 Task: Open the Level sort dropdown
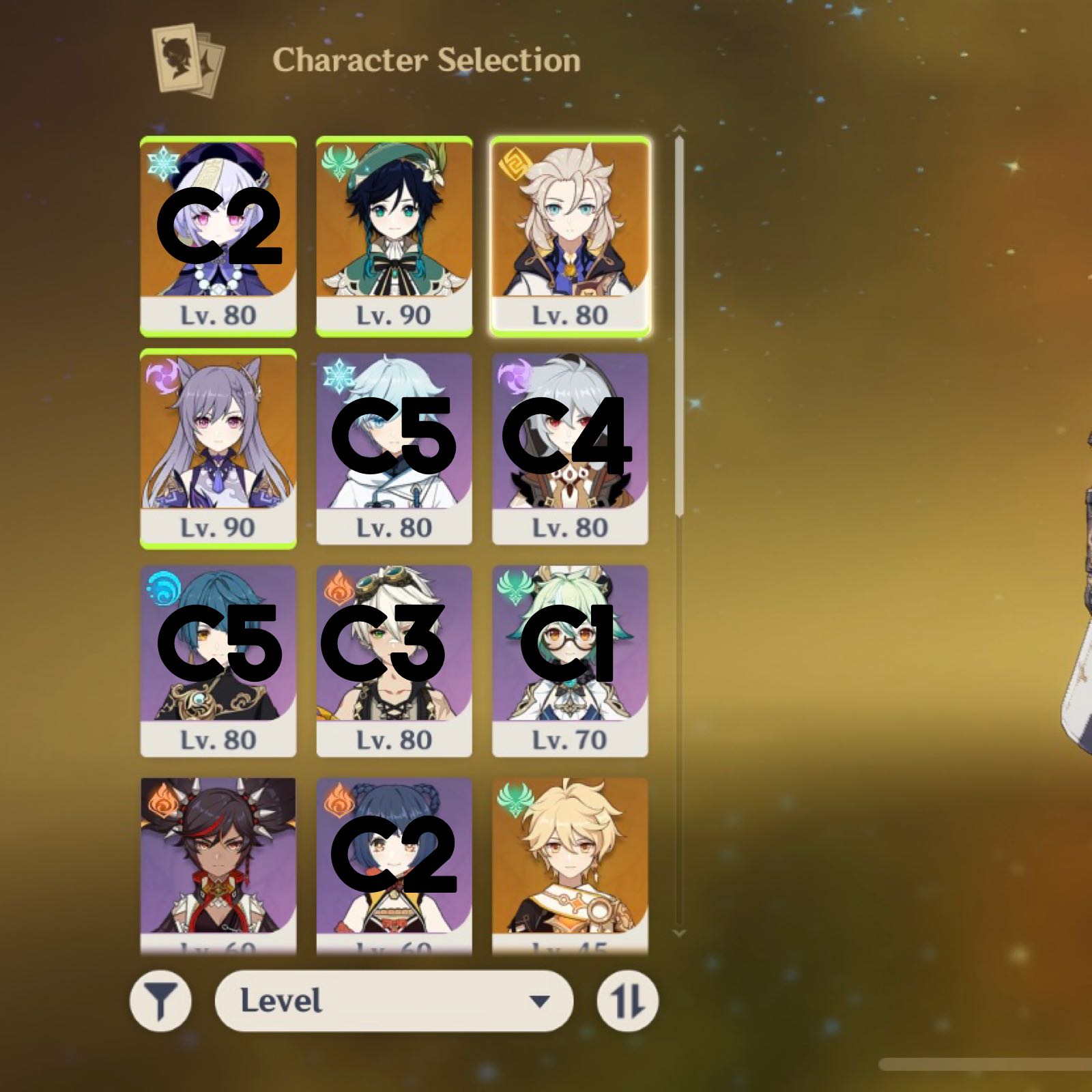(x=394, y=1001)
